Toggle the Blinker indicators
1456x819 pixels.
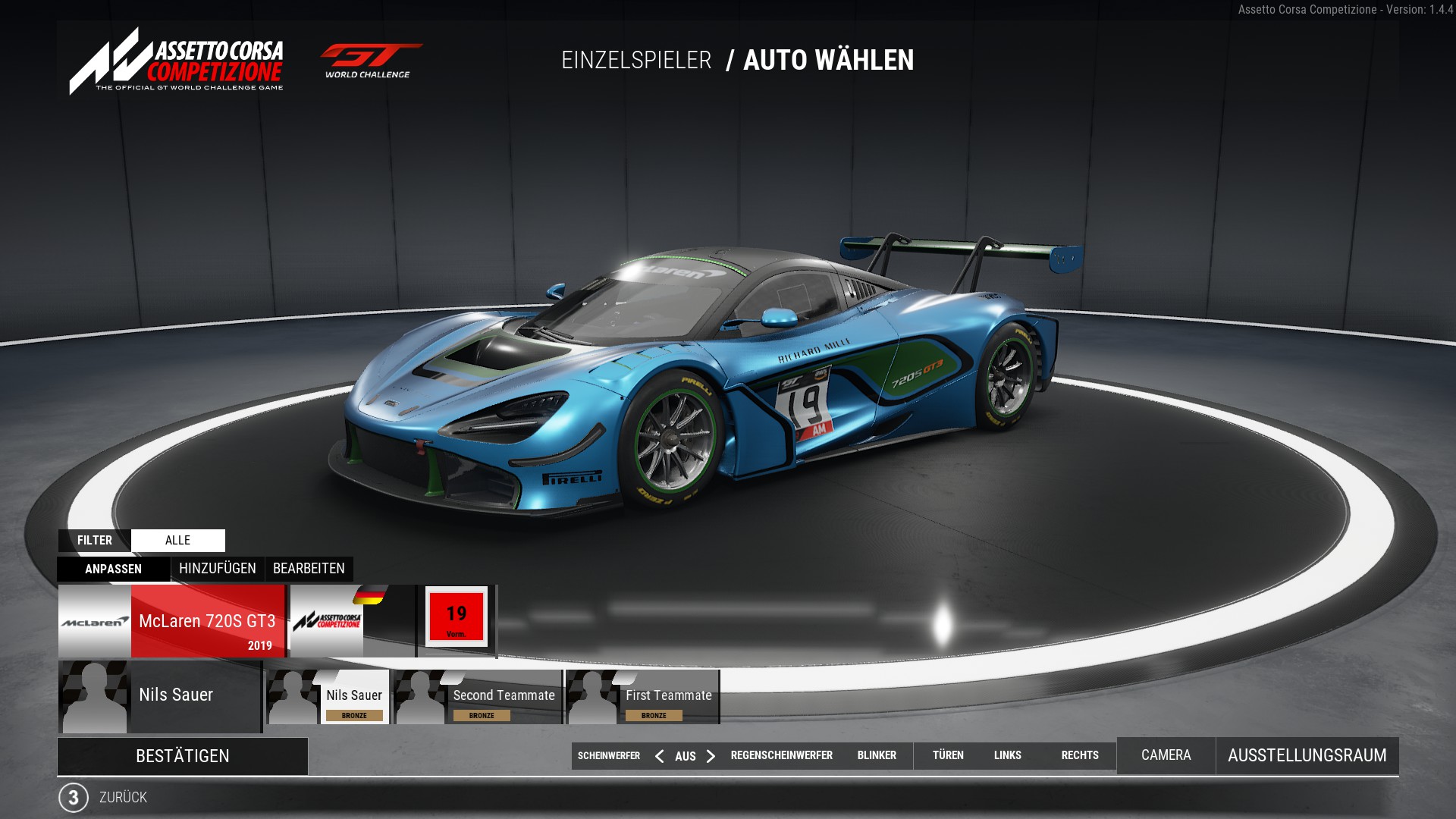877,755
